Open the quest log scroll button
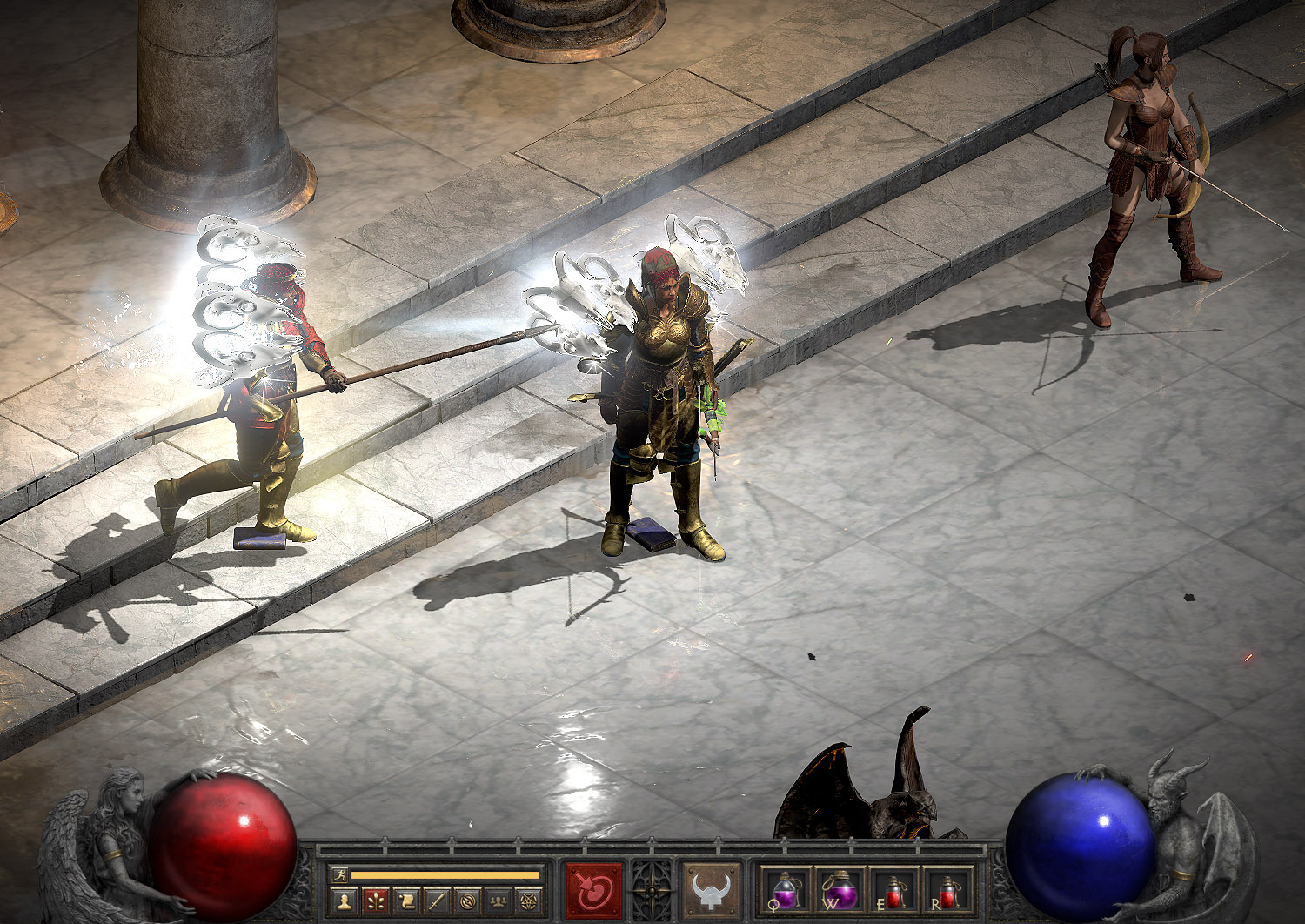This screenshot has width=1305, height=924. coord(406,901)
